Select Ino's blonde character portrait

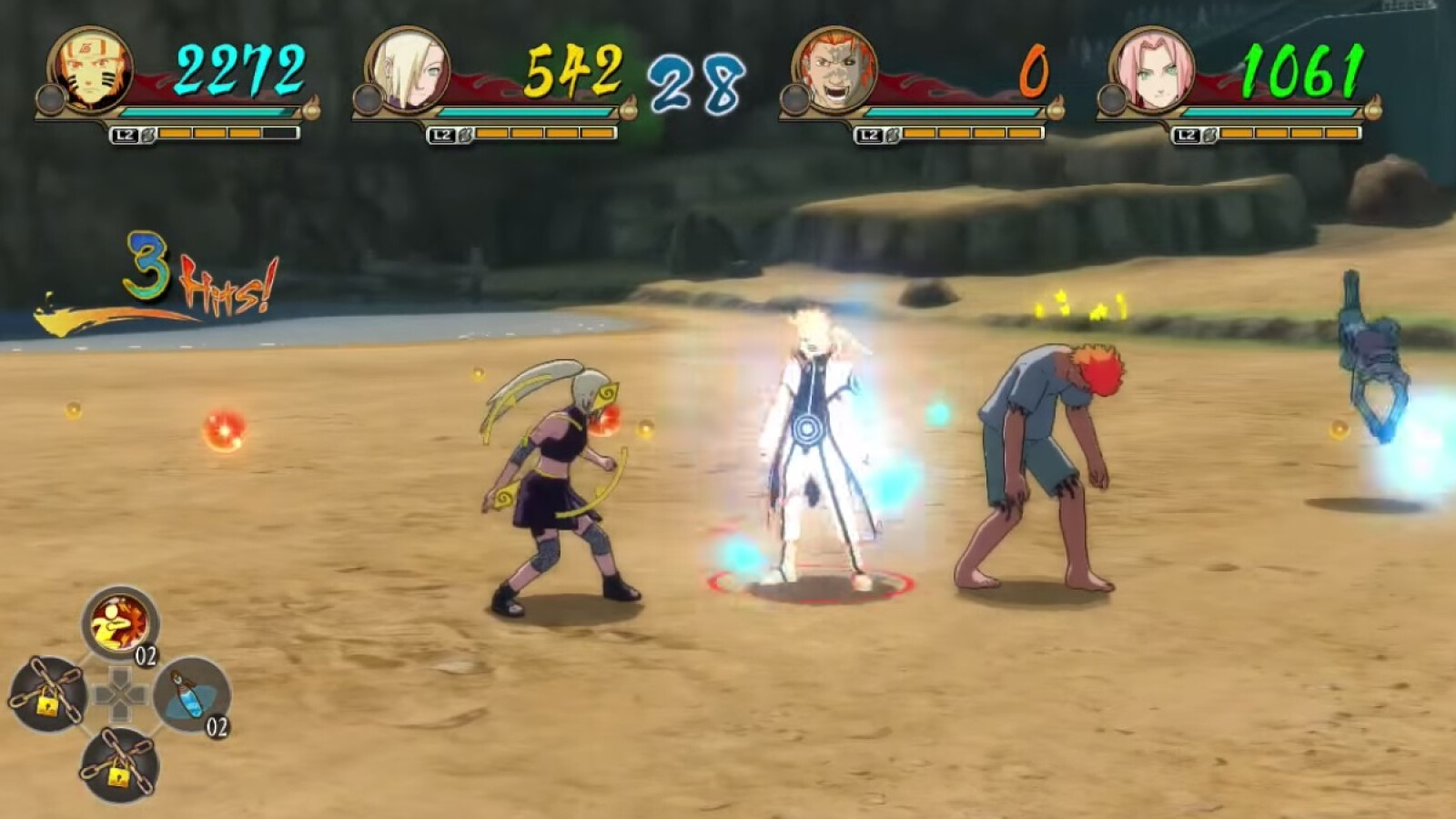(408, 70)
